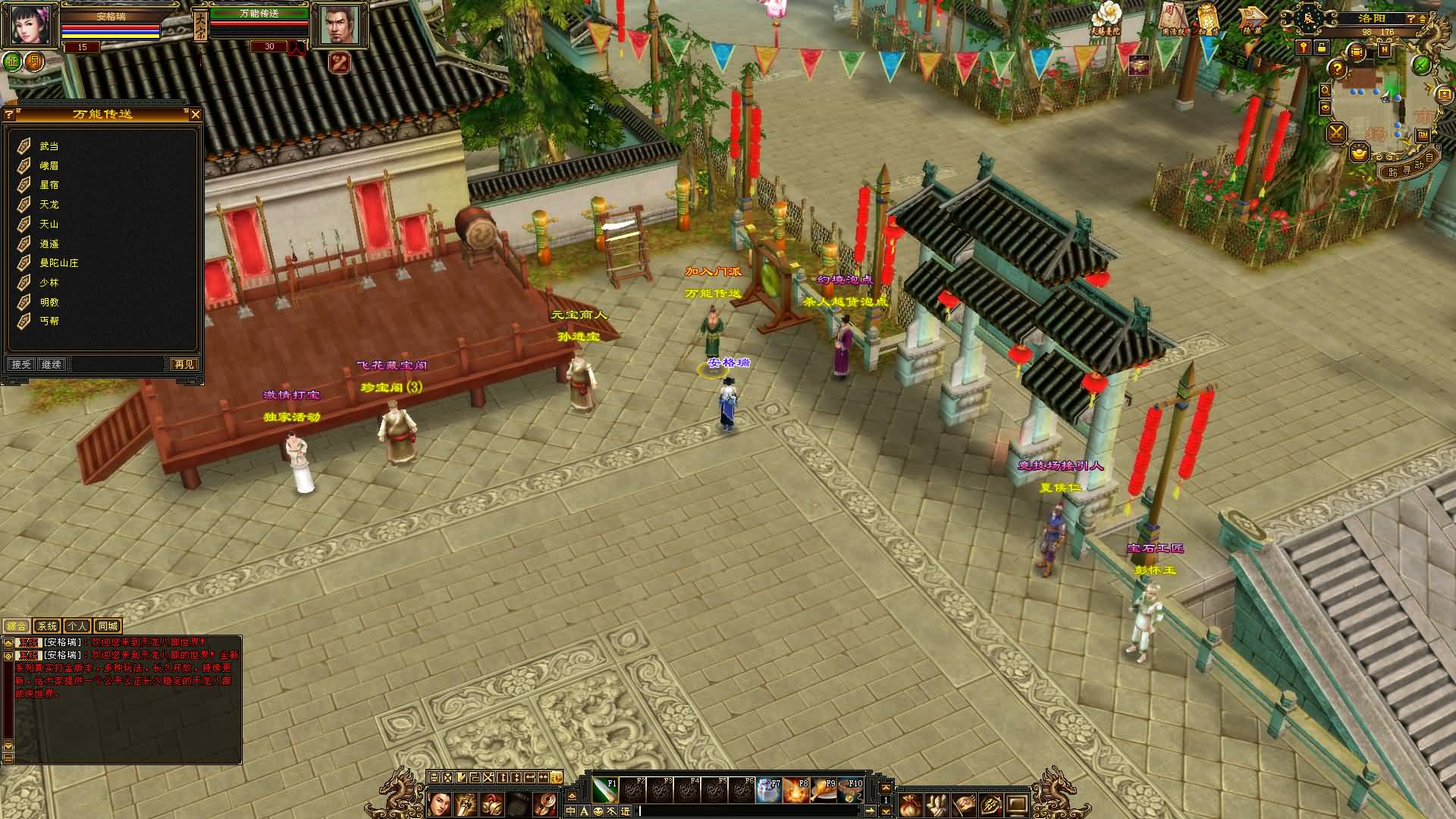Viewport: 1456px width, 819px height.
Task: Open the smiley emote picker in chat bar
Action: (598, 812)
